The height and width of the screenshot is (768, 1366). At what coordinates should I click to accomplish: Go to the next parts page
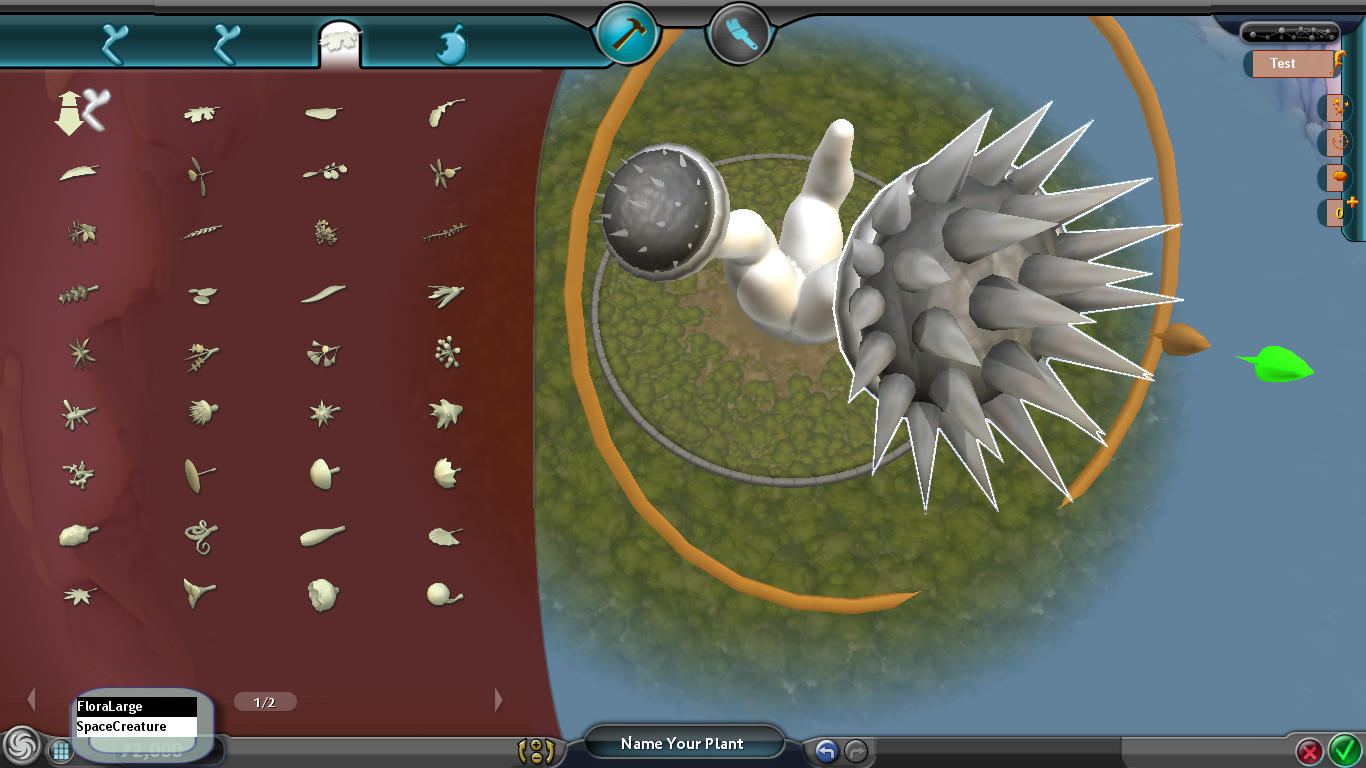tap(499, 700)
